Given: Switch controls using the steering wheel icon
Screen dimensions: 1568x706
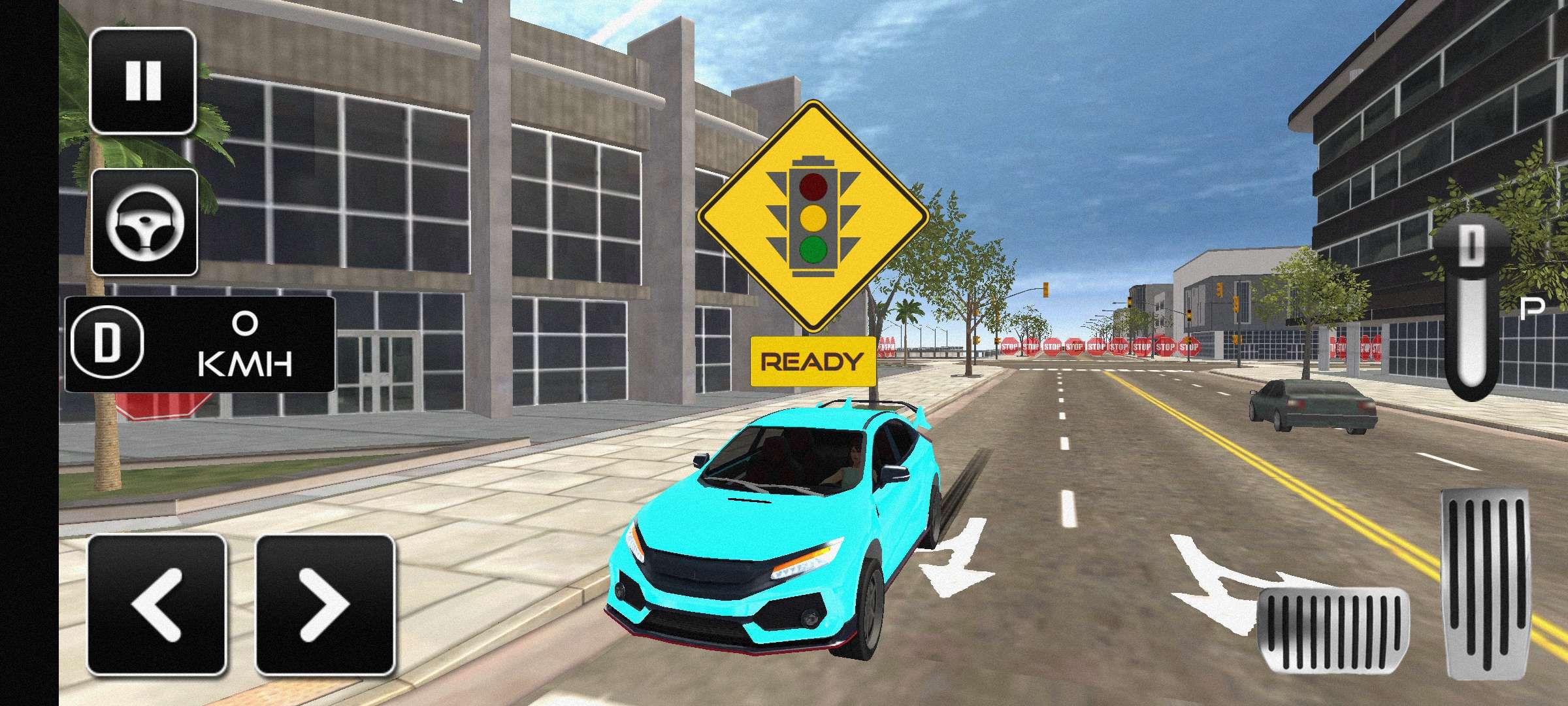Looking at the screenshot, I should click(x=144, y=222).
